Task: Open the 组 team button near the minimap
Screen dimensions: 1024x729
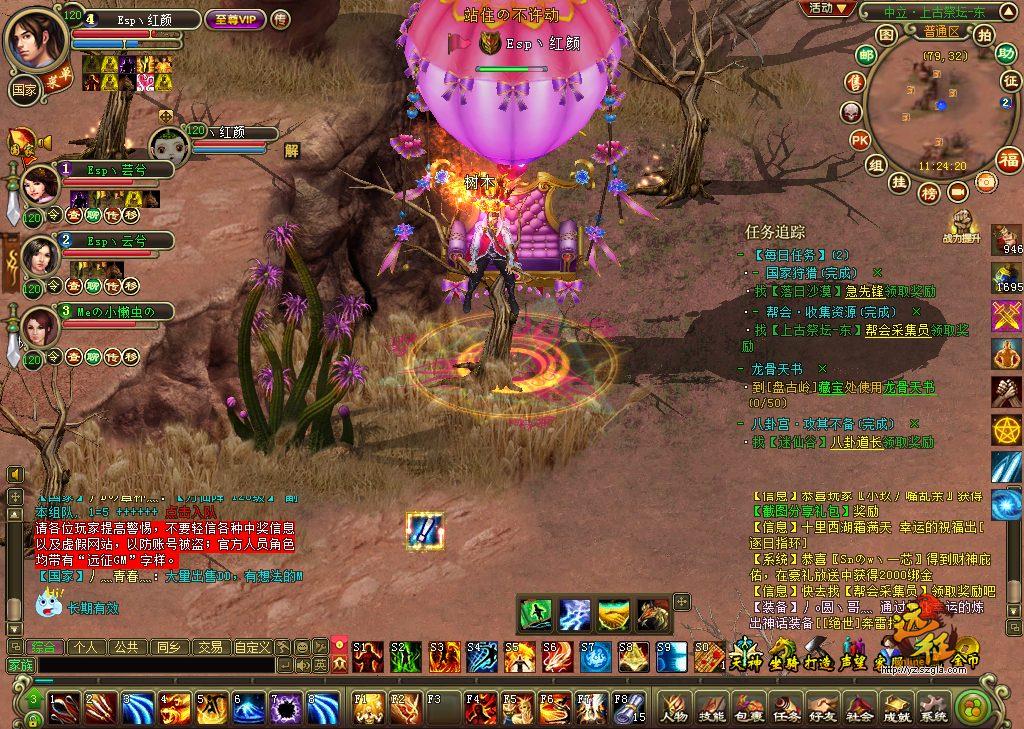Action: pos(876,165)
